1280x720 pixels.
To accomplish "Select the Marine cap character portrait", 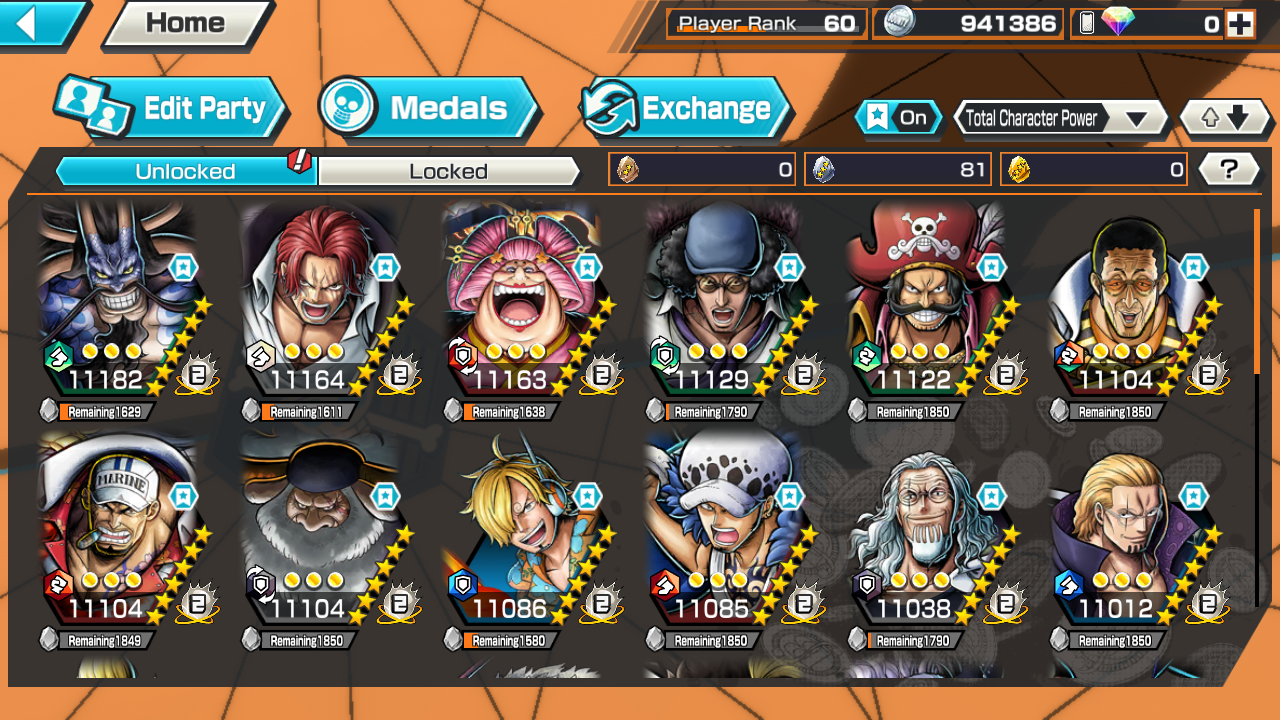I will click(115, 530).
